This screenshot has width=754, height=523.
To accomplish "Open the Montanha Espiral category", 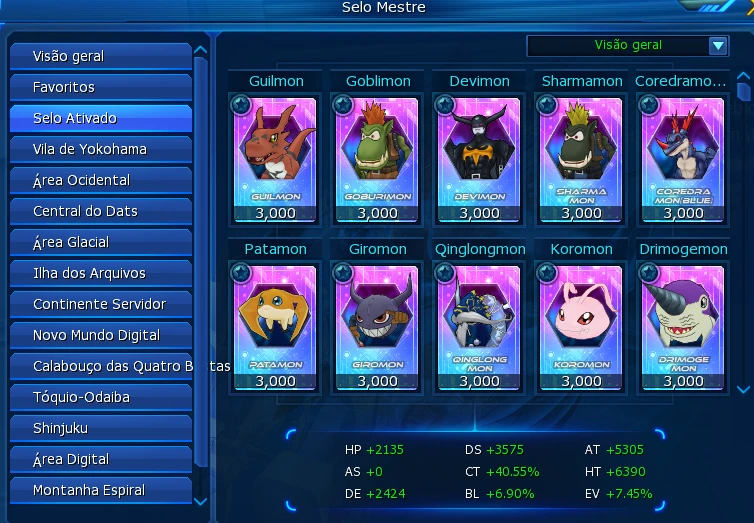I will point(100,490).
